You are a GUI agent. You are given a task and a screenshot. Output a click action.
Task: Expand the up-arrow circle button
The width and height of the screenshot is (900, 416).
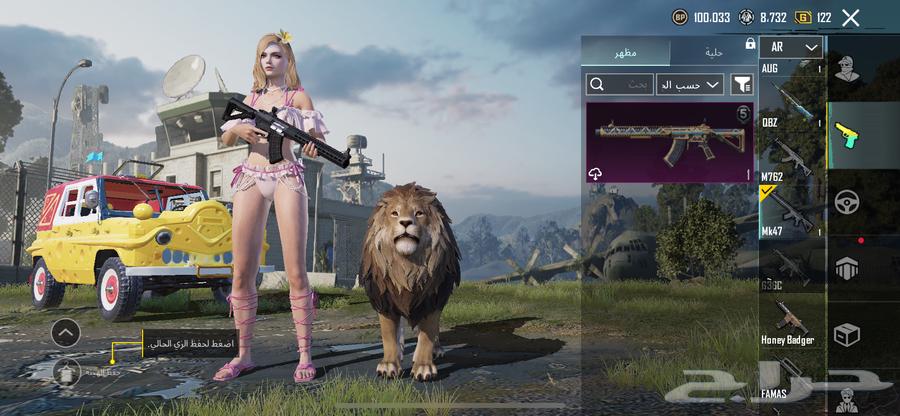(66, 332)
